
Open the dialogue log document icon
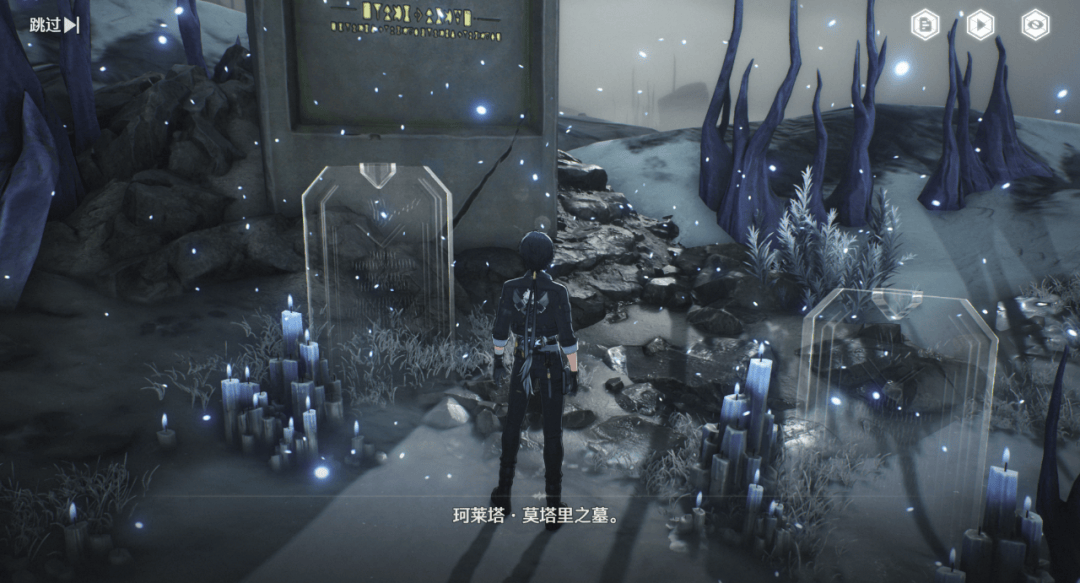pyautogui.click(x=925, y=25)
